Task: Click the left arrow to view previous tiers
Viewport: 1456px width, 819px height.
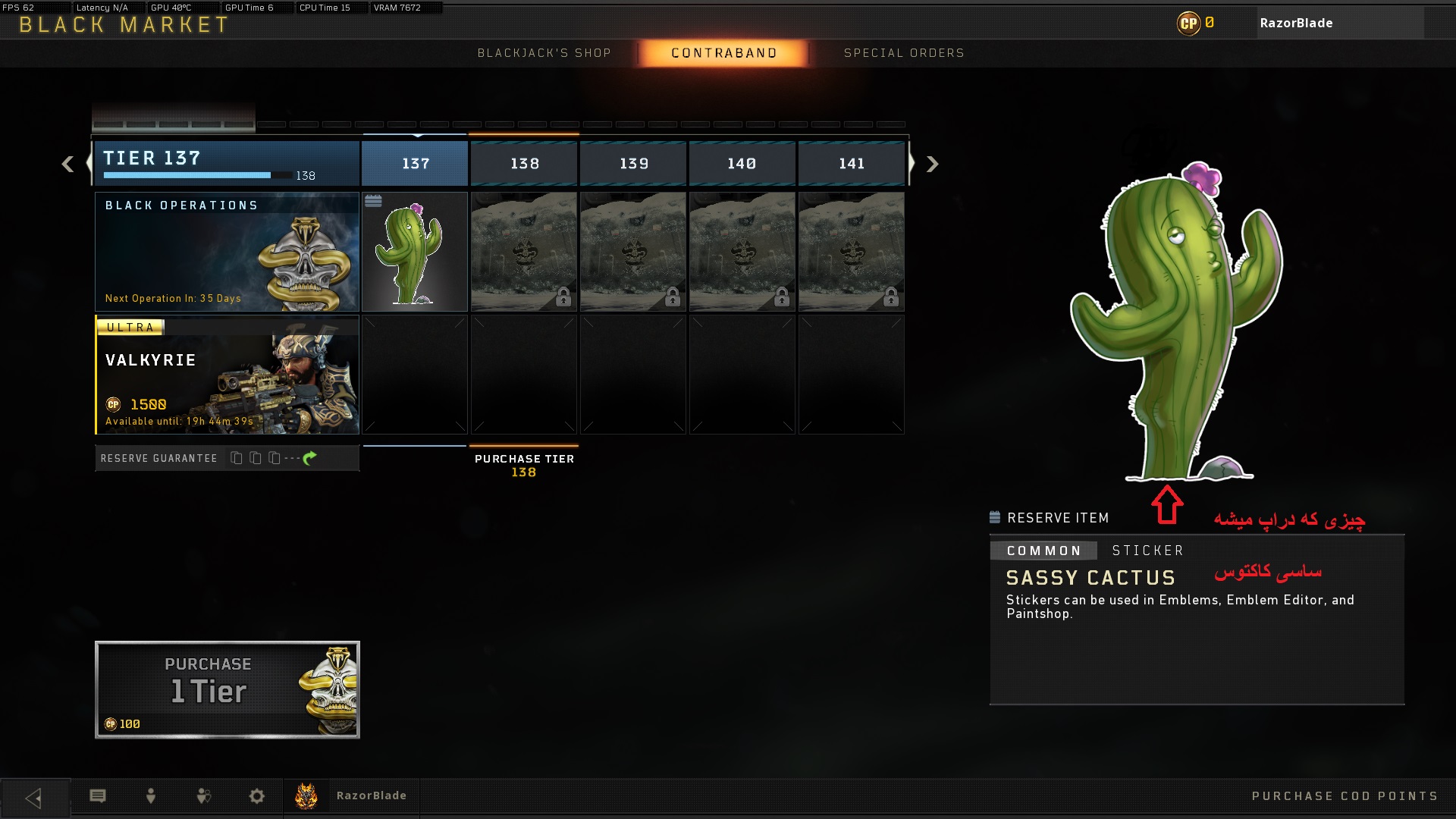Action: (x=66, y=164)
